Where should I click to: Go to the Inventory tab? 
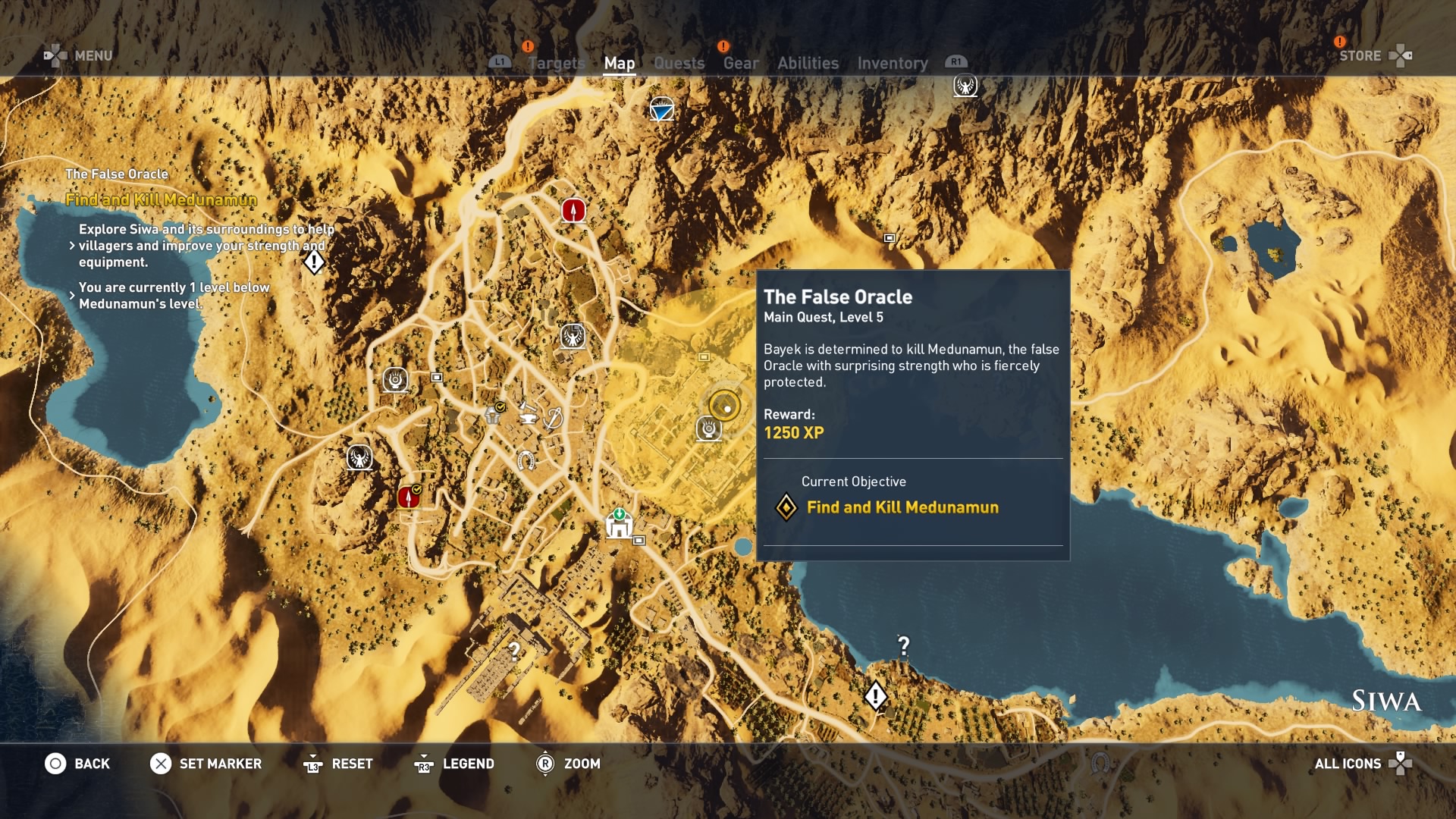click(x=892, y=64)
